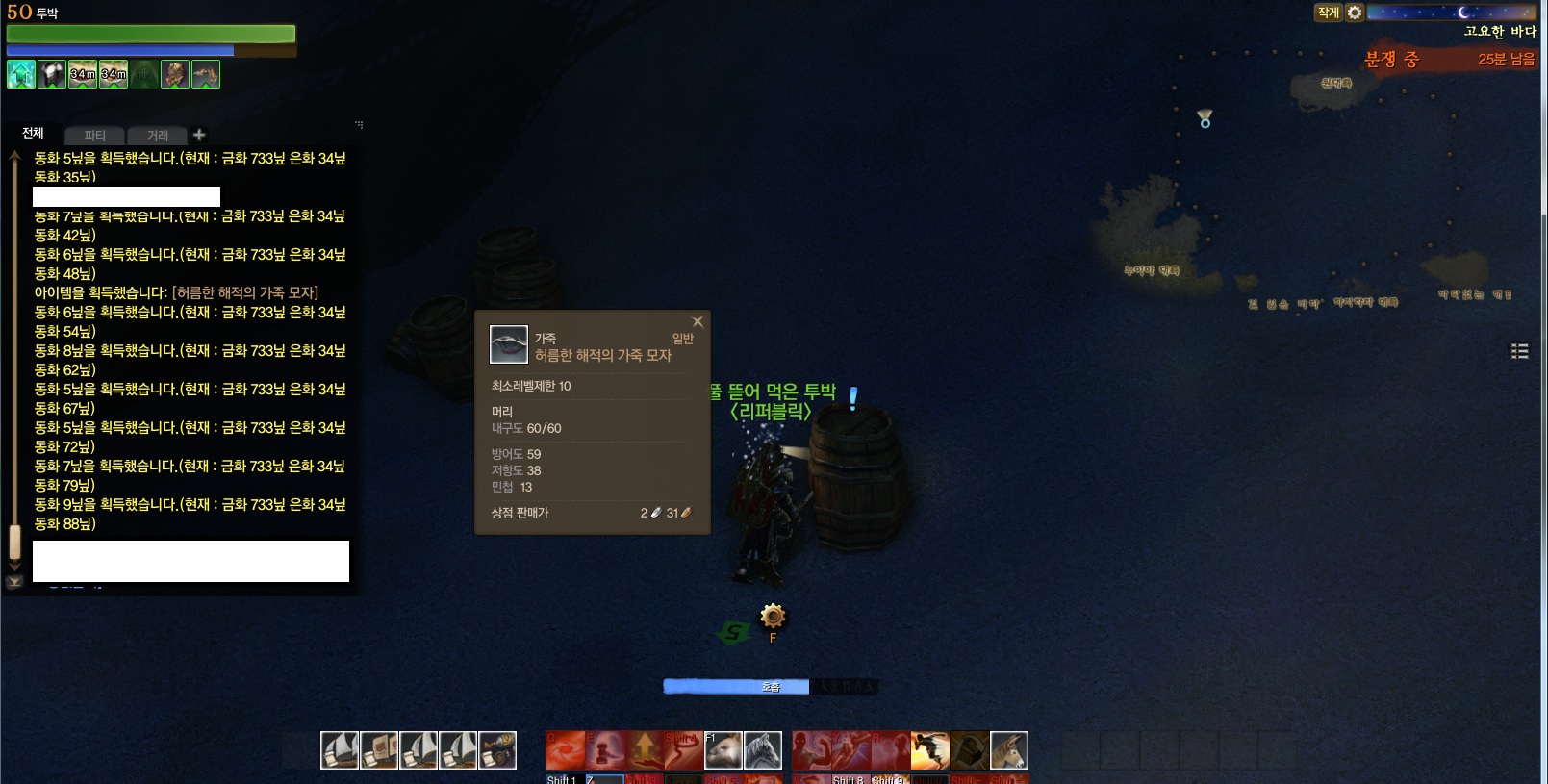Select the 전체 chat tab
The image size is (1548, 784).
click(33, 134)
